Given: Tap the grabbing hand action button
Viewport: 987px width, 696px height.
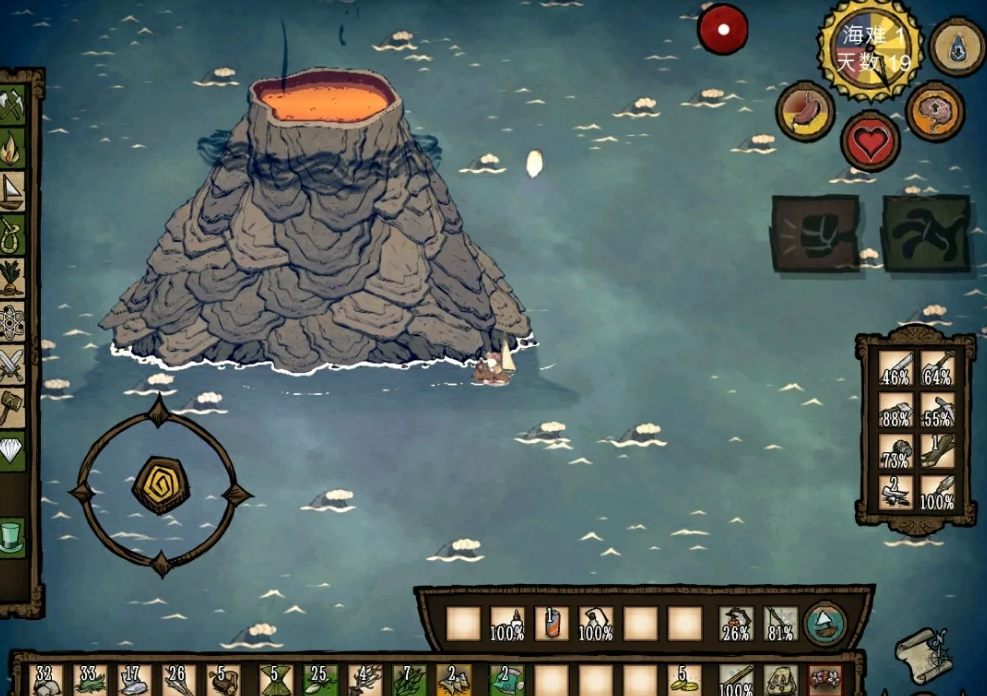Looking at the screenshot, I should point(927,233).
